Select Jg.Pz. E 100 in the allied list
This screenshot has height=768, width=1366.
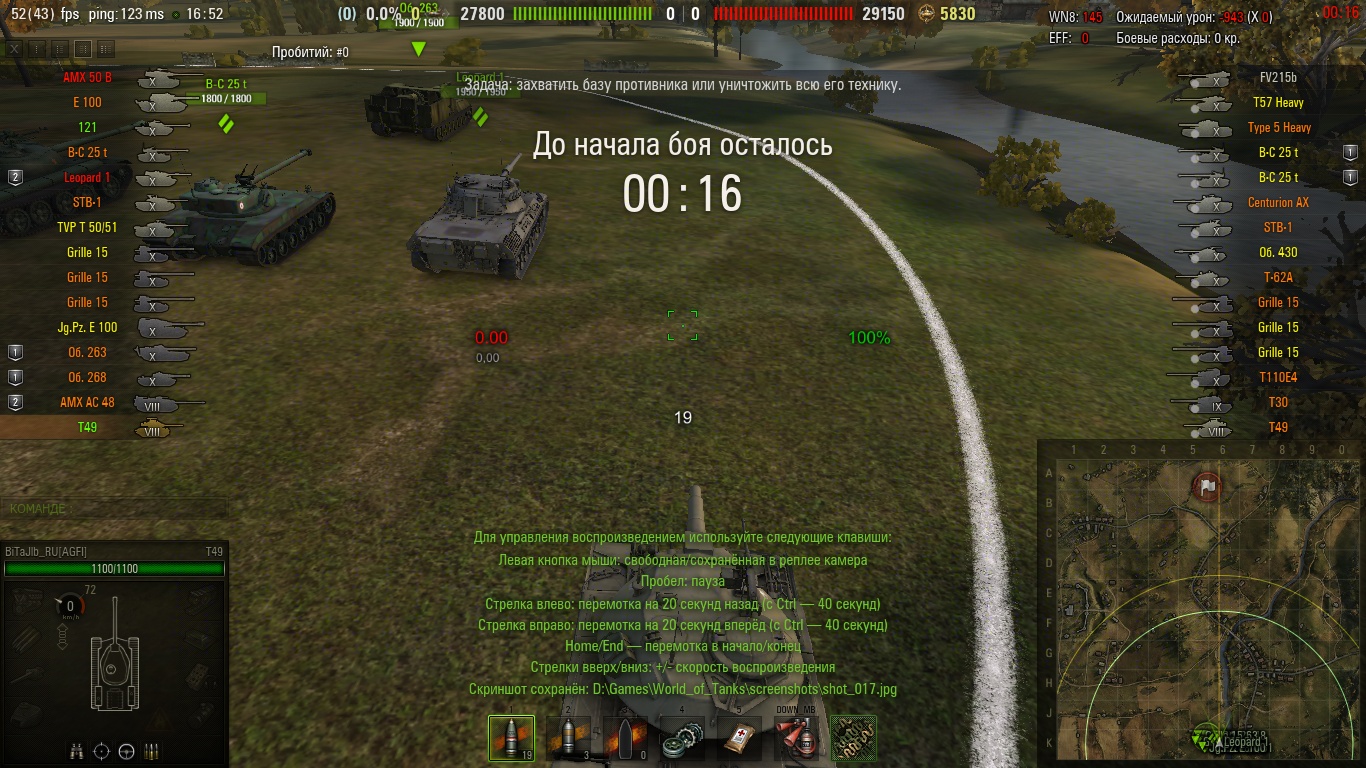click(87, 327)
